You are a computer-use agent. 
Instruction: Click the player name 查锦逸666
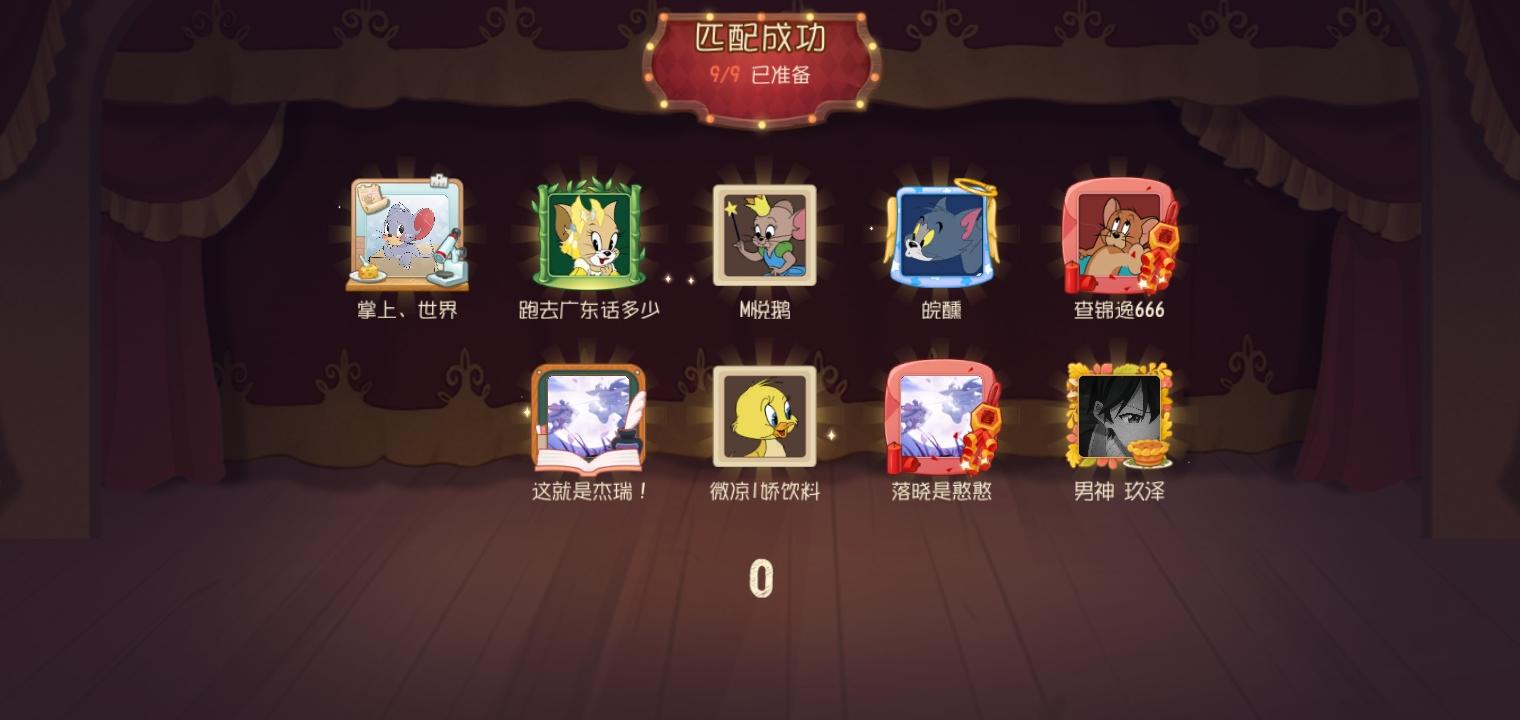[1117, 310]
